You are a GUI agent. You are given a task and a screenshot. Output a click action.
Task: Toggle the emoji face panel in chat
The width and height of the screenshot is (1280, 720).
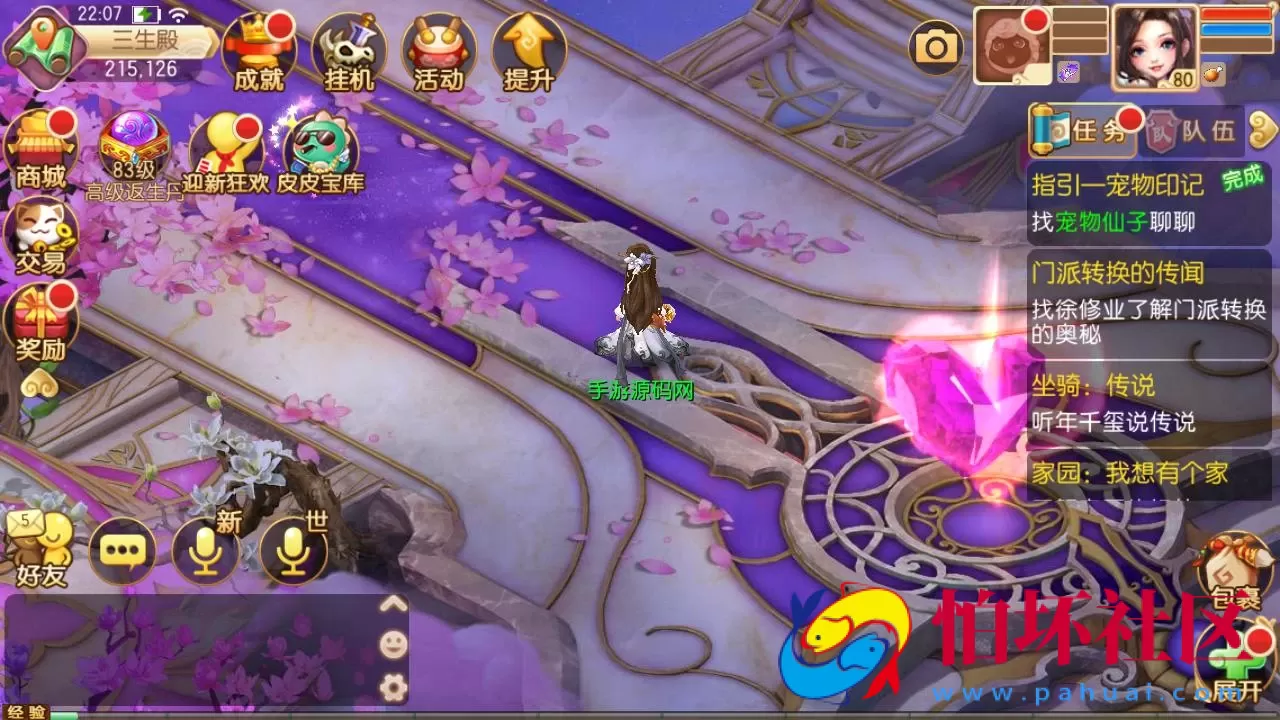pos(394,645)
